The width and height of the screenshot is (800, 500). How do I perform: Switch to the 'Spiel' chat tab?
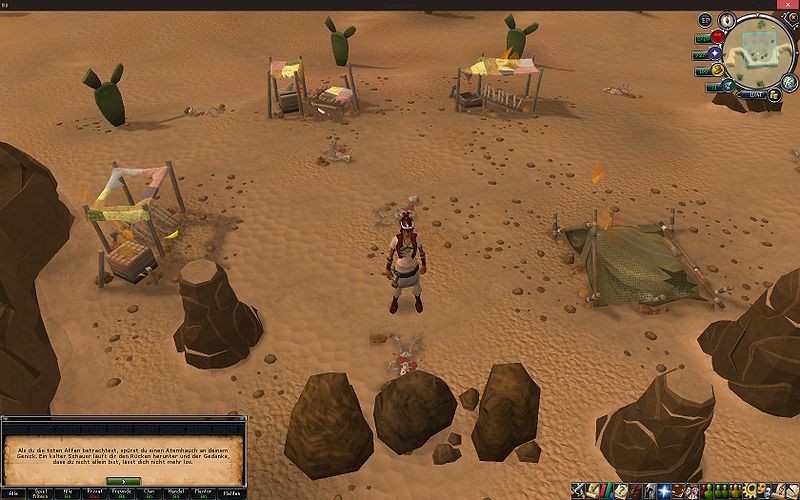tap(41, 494)
